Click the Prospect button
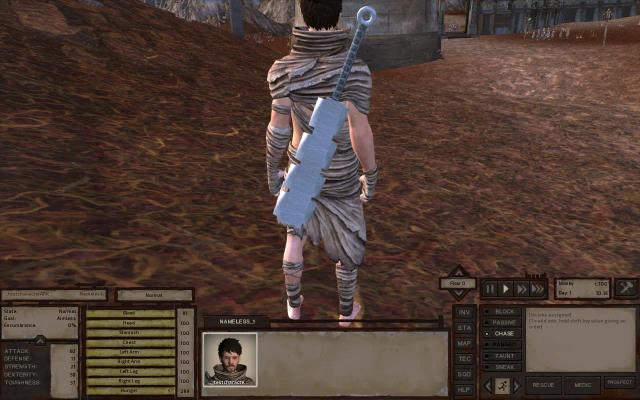This screenshot has width=640, height=400. click(619, 382)
